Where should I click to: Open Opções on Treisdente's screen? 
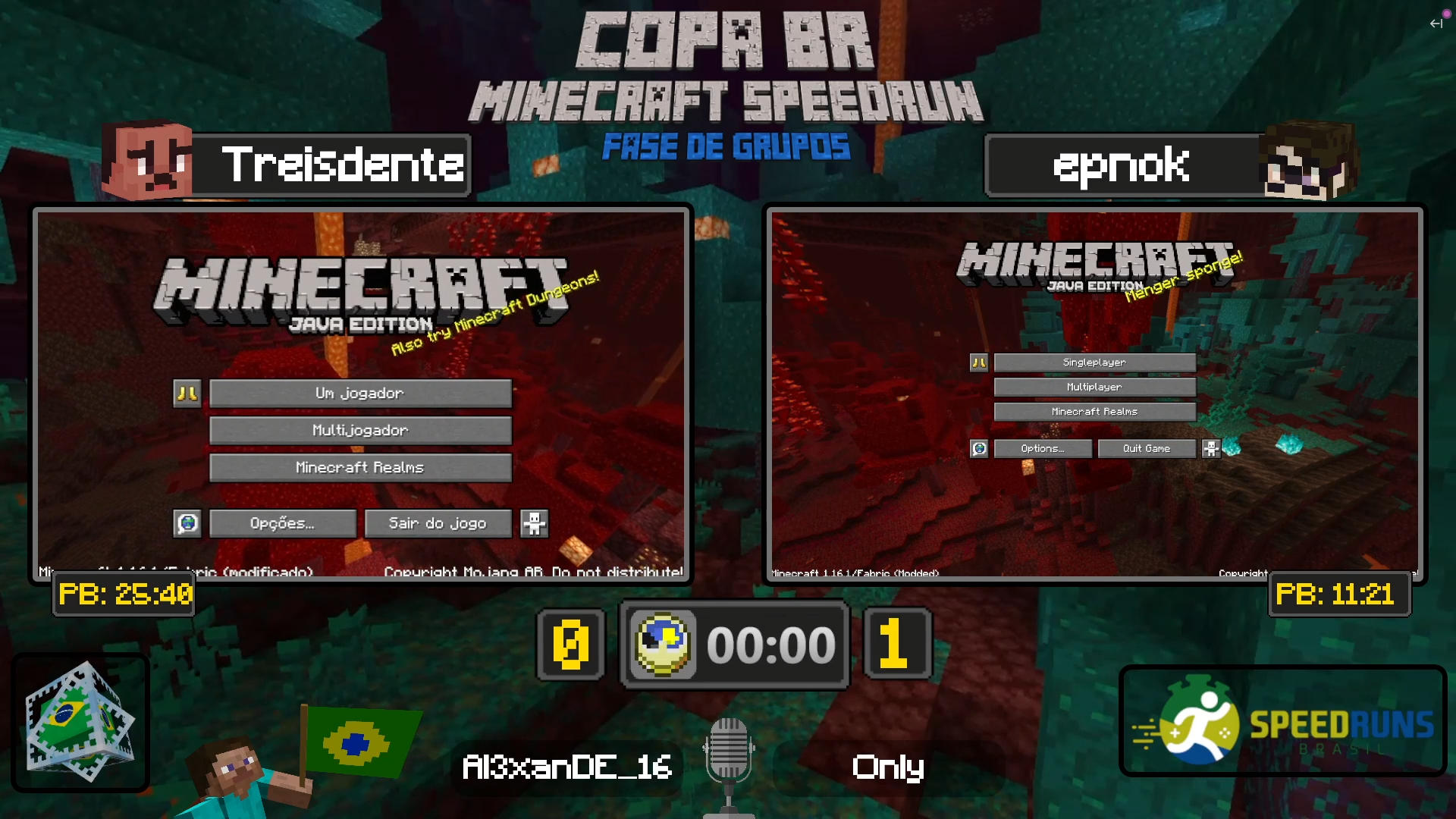click(x=282, y=522)
